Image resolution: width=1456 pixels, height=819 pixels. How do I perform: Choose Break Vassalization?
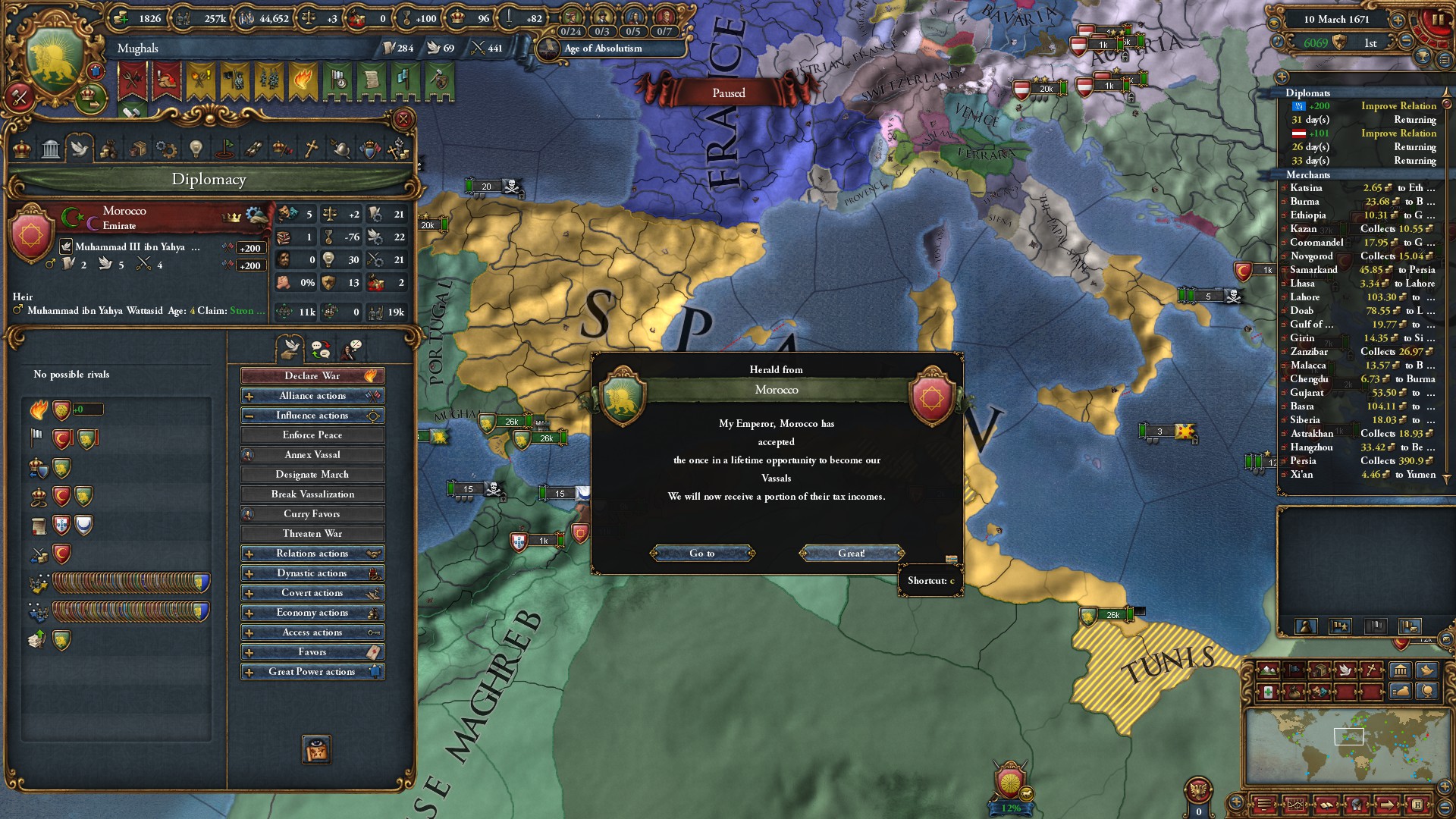pyautogui.click(x=312, y=494)
